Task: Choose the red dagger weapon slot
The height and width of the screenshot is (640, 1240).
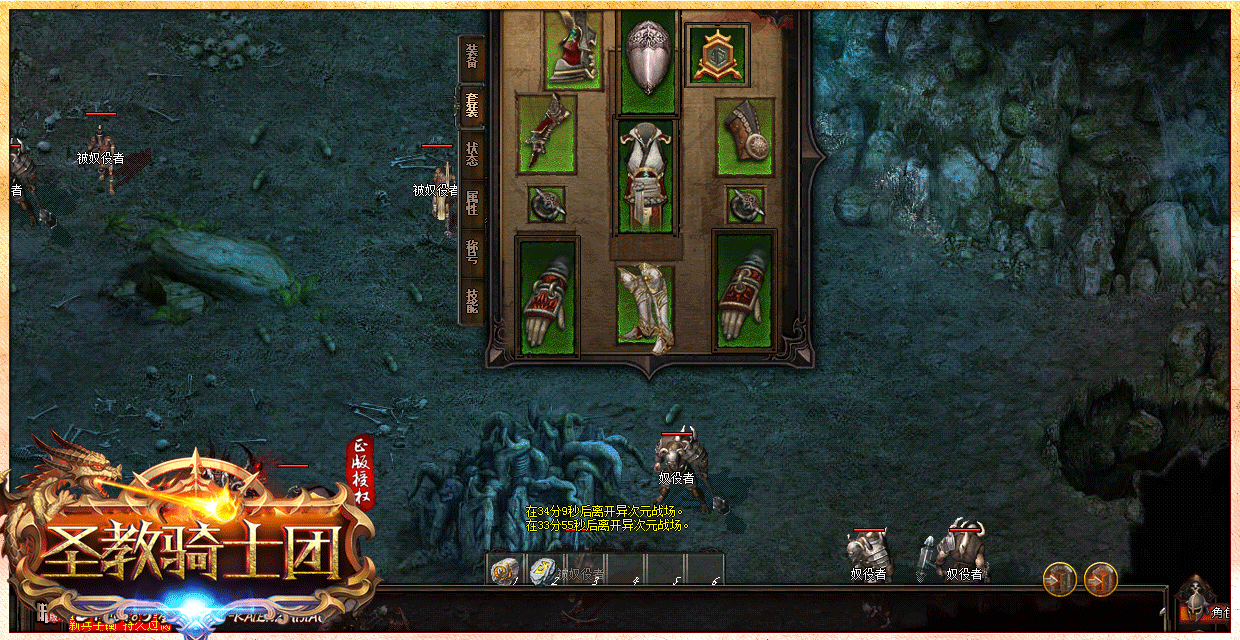Action: pos(546,134)
